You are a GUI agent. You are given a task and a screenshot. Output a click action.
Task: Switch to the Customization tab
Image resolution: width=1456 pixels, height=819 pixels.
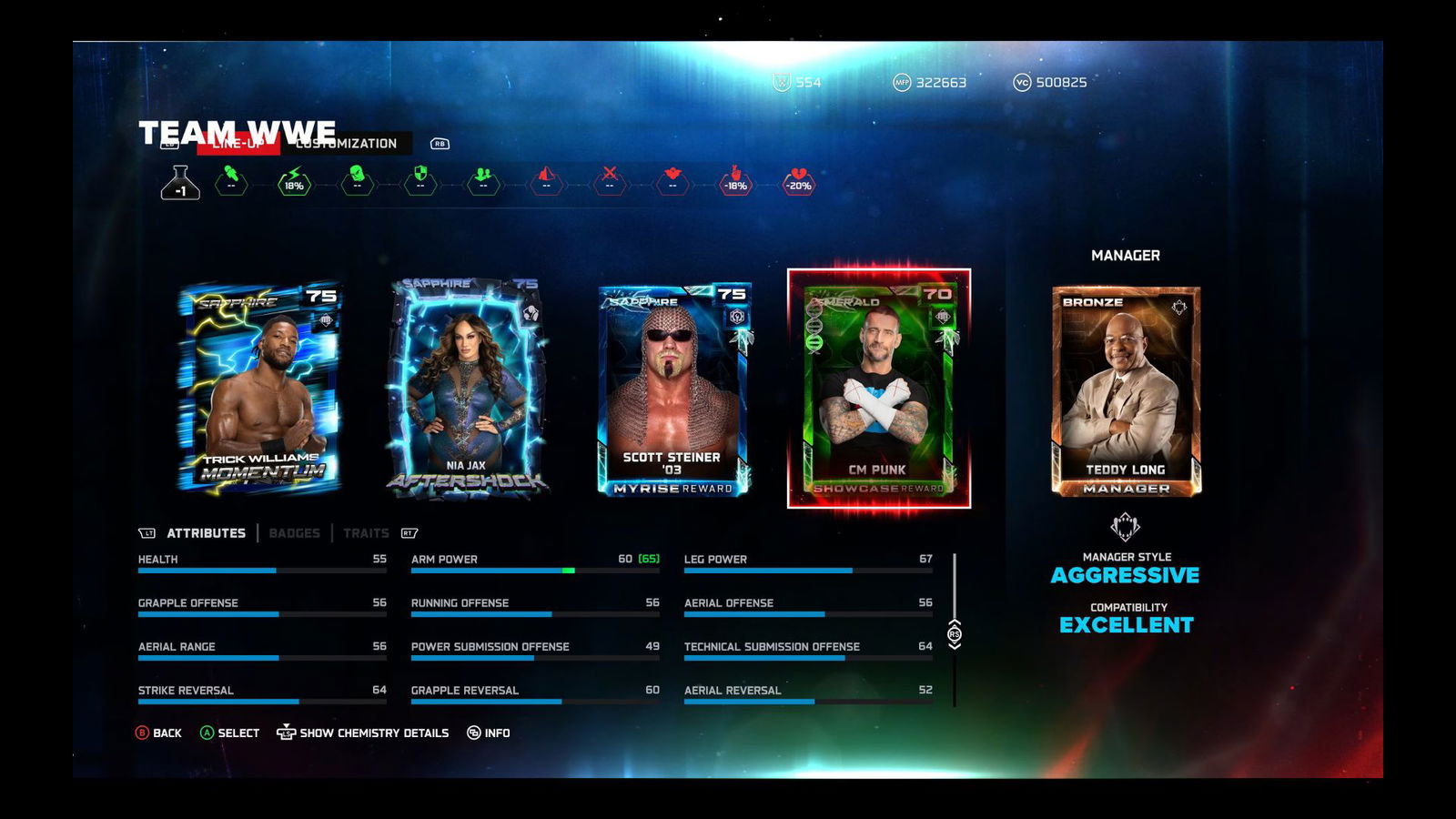tap(349, 144)
